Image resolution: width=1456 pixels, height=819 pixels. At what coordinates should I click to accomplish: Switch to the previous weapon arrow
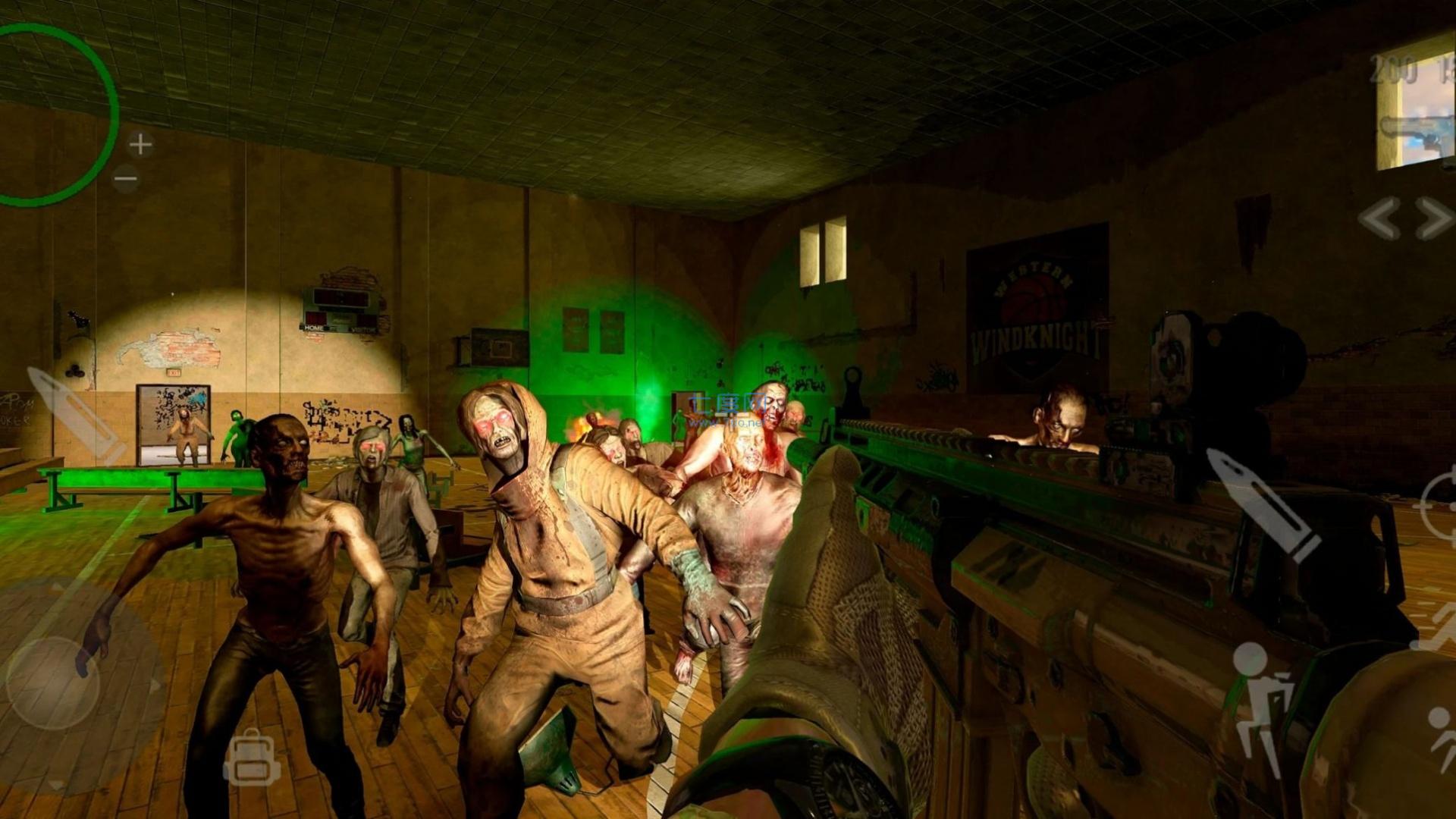pyautogui.click(x=1379, y=218)
